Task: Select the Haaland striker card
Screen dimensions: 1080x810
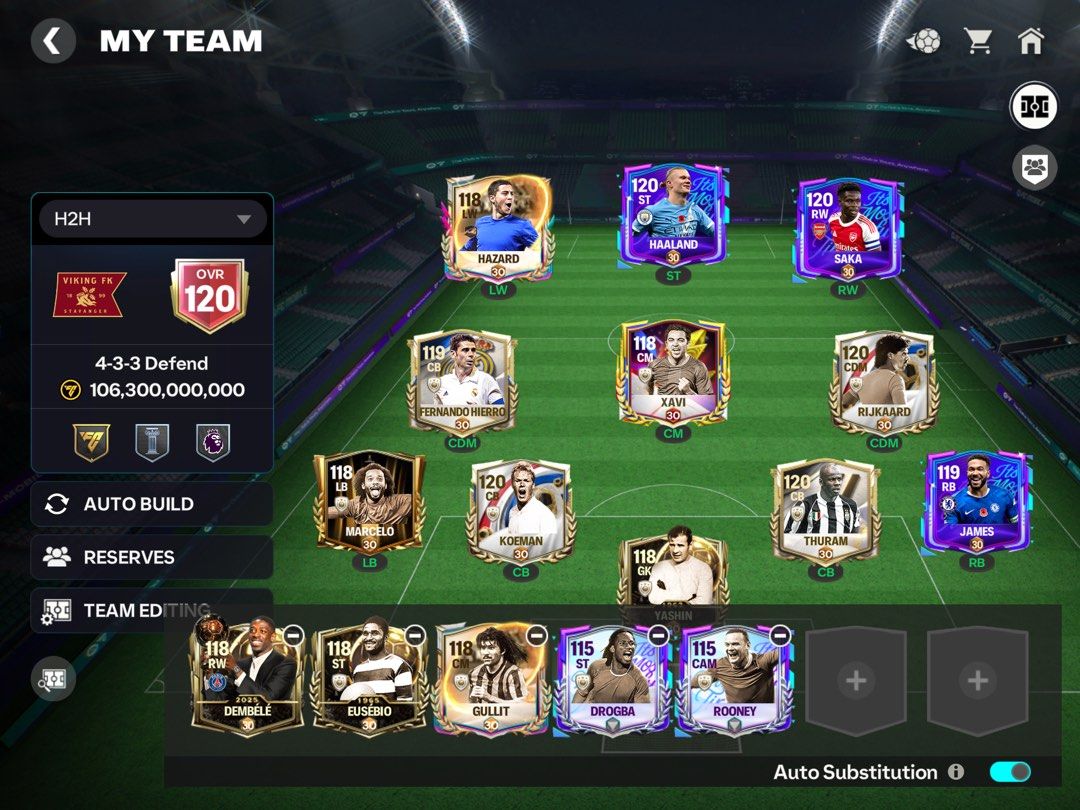Action: (x=672, y=218)
